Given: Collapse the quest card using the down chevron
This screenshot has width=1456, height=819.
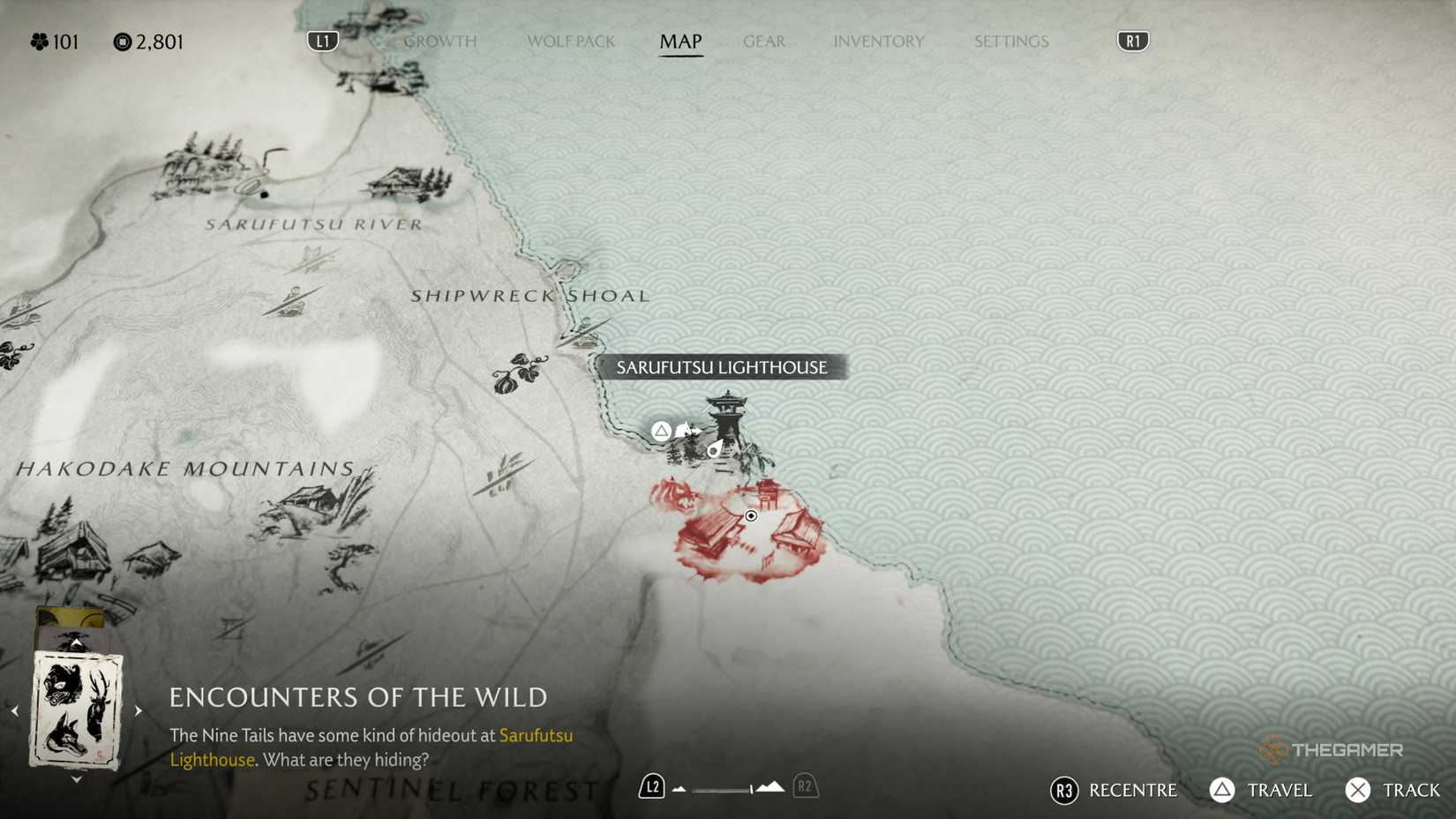Looking at the screenshot, I should pos(77,778).
